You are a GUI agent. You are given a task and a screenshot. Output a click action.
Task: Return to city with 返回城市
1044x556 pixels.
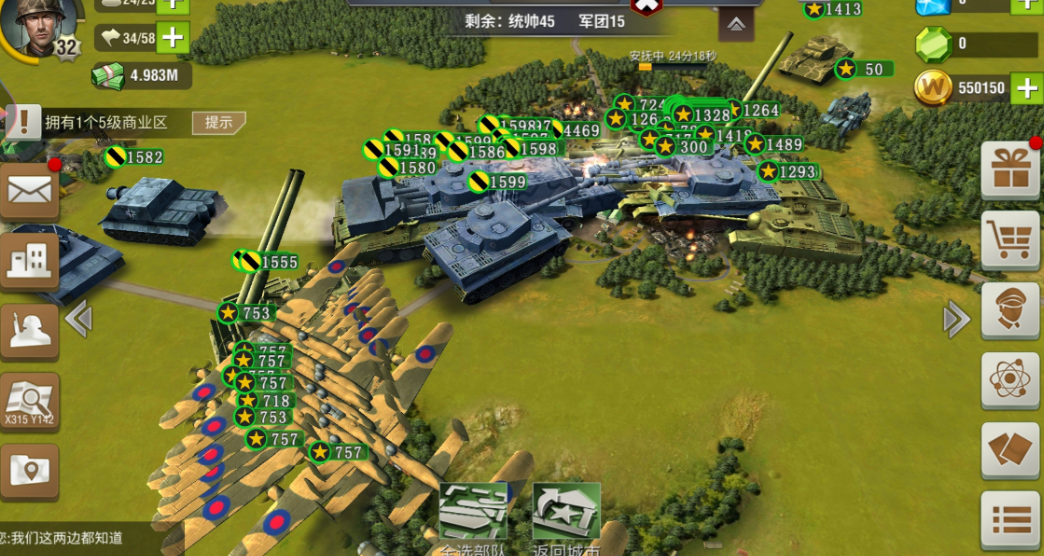pyautogui.click(x=566, y=517)
